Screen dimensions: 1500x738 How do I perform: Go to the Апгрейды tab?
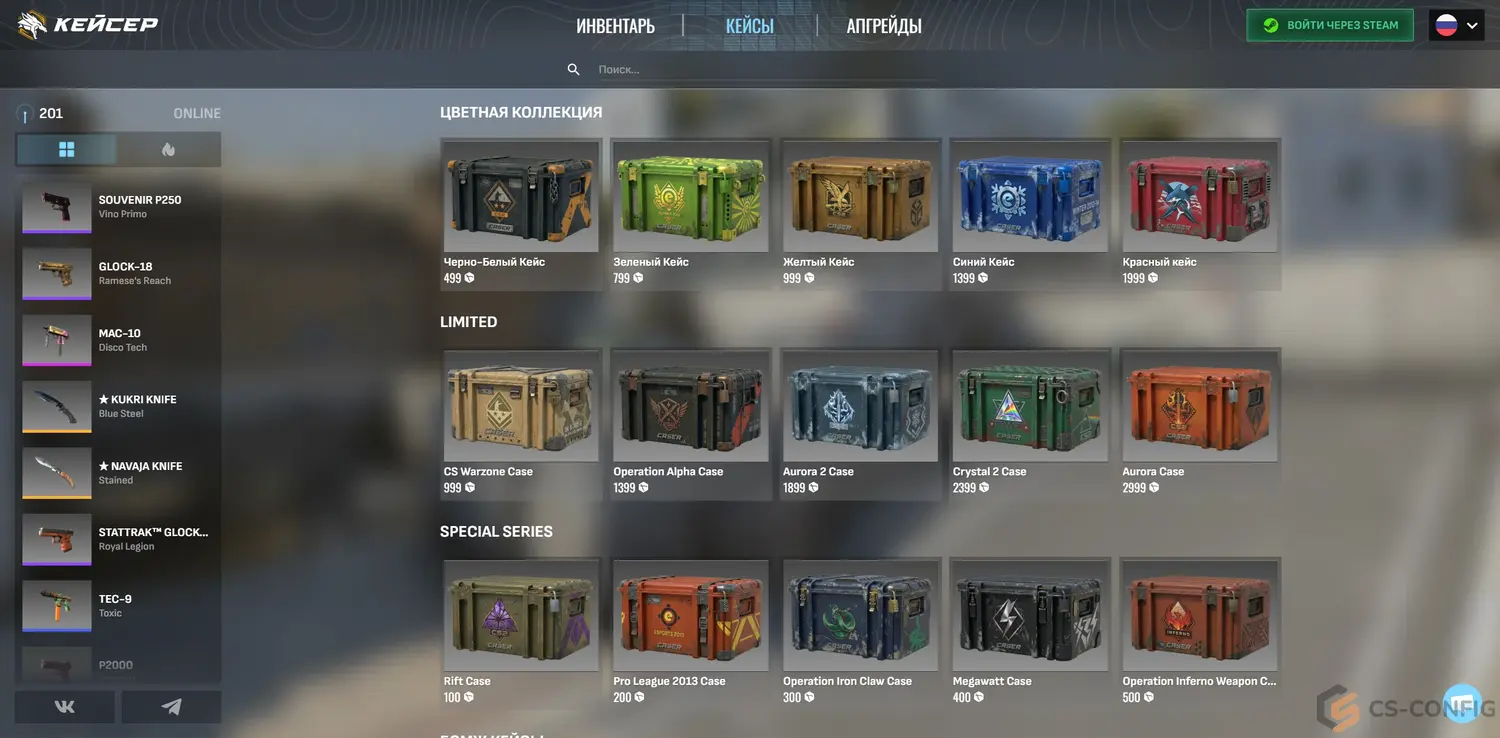[883, 26]
